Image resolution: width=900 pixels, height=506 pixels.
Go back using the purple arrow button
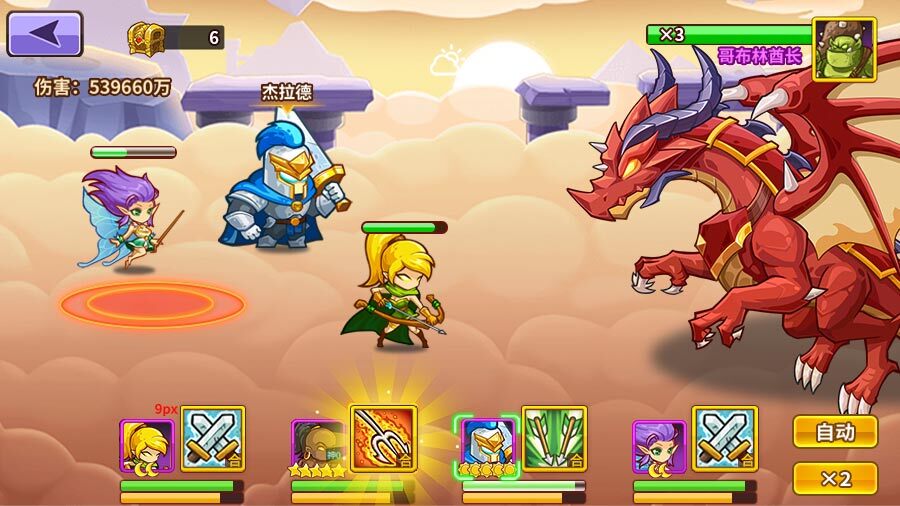coord(44,33)
